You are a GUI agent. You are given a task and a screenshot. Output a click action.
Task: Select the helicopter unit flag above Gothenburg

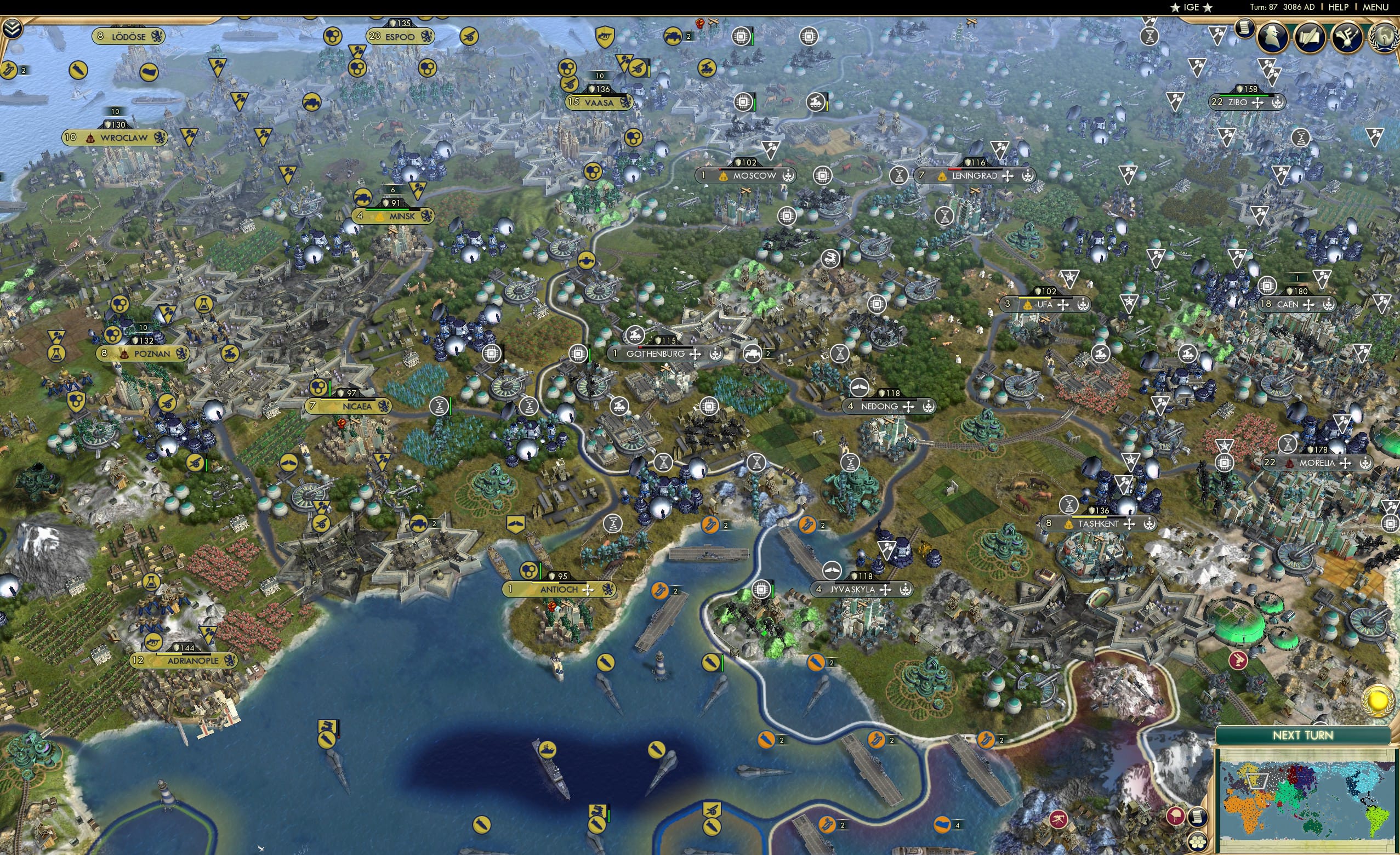[x=634, y=335]
